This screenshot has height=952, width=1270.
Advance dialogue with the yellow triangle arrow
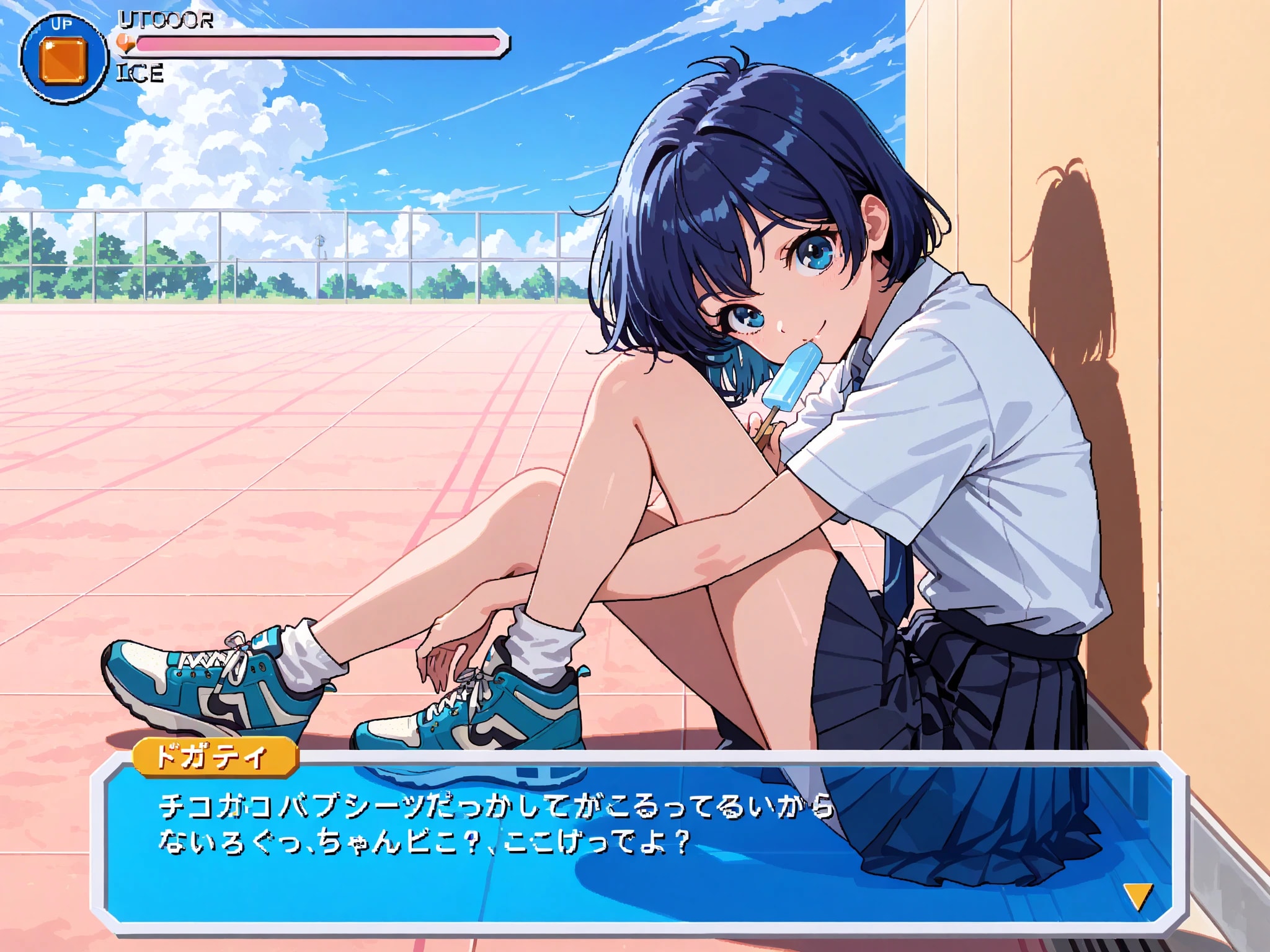(x=1138, y=896)
